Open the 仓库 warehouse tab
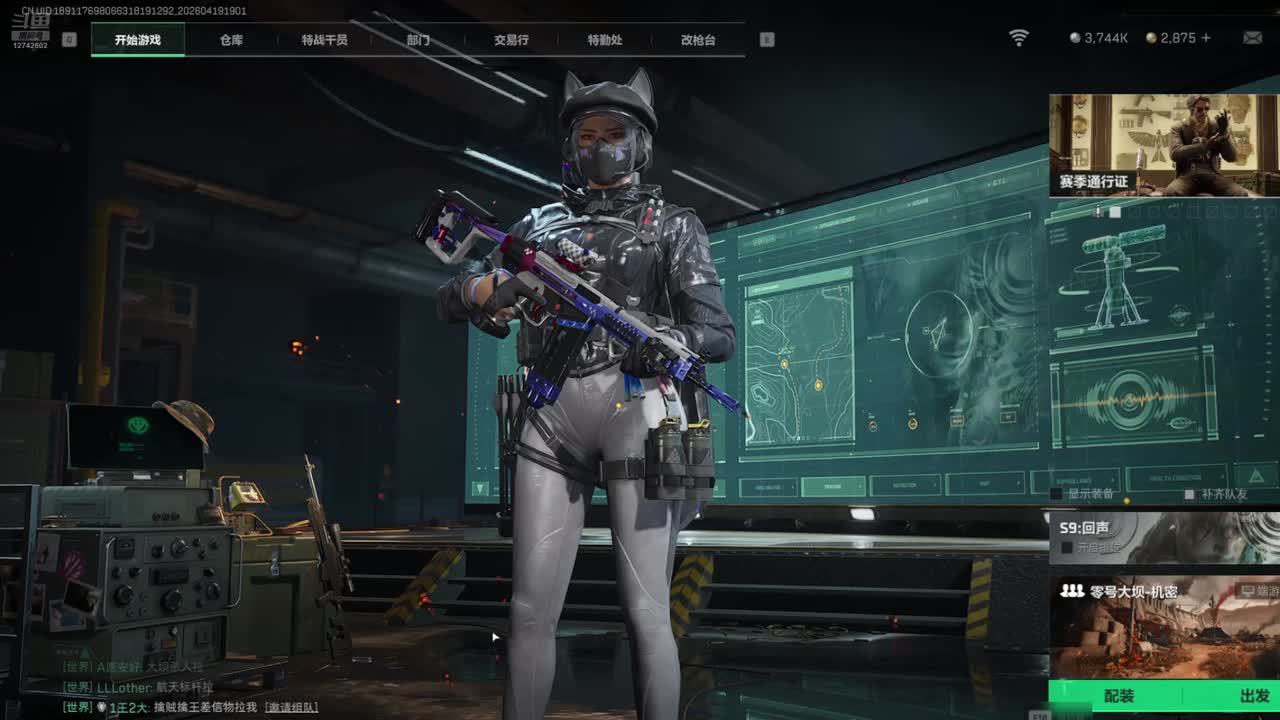This screenshot has width=1280, height=720. [x=231, y=40]
